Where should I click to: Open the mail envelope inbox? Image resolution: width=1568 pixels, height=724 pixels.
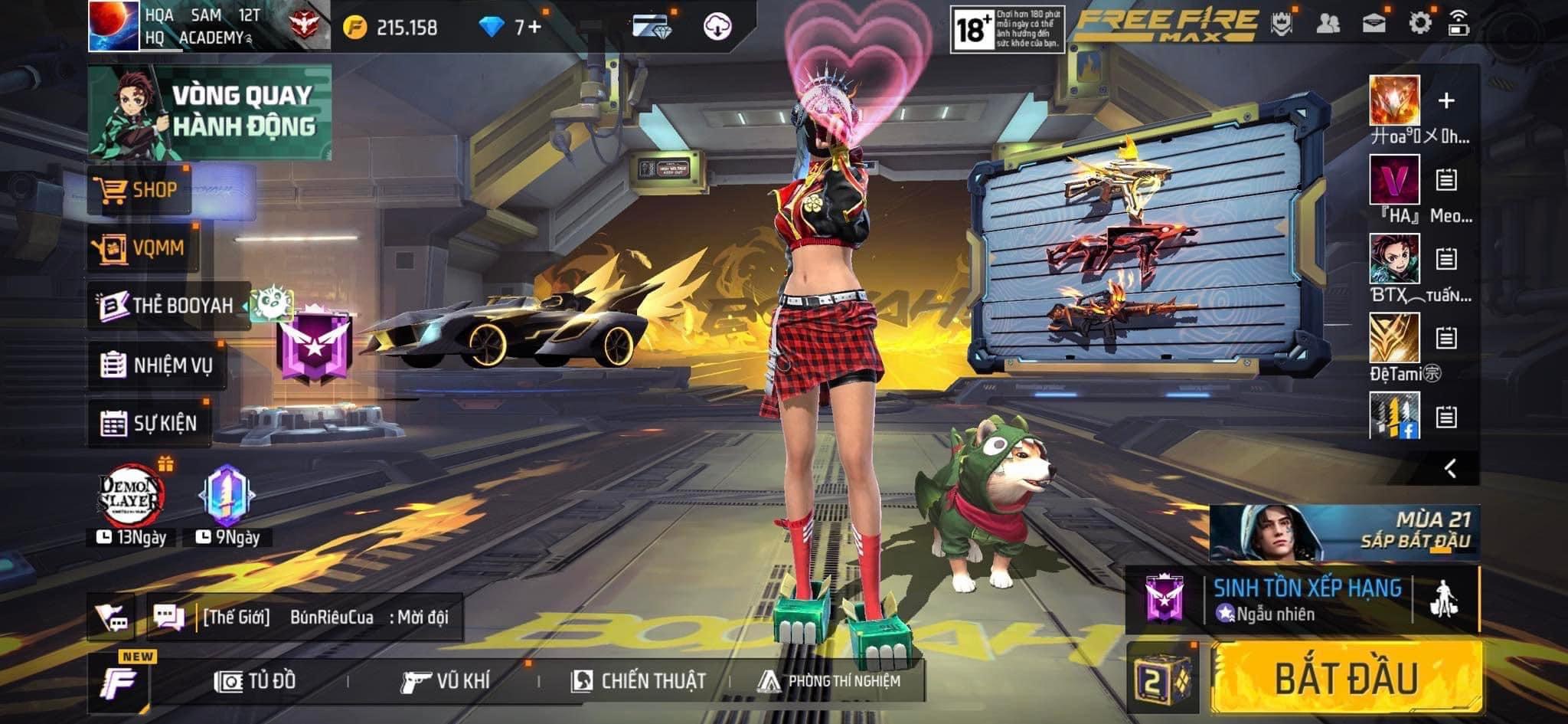tap(1374, 24)
